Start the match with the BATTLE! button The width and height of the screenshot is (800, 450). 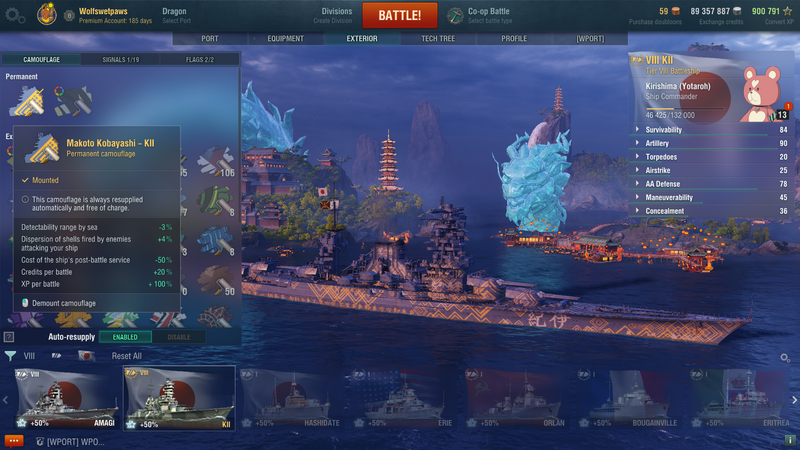pyautogui.click(x=406, y=16)
